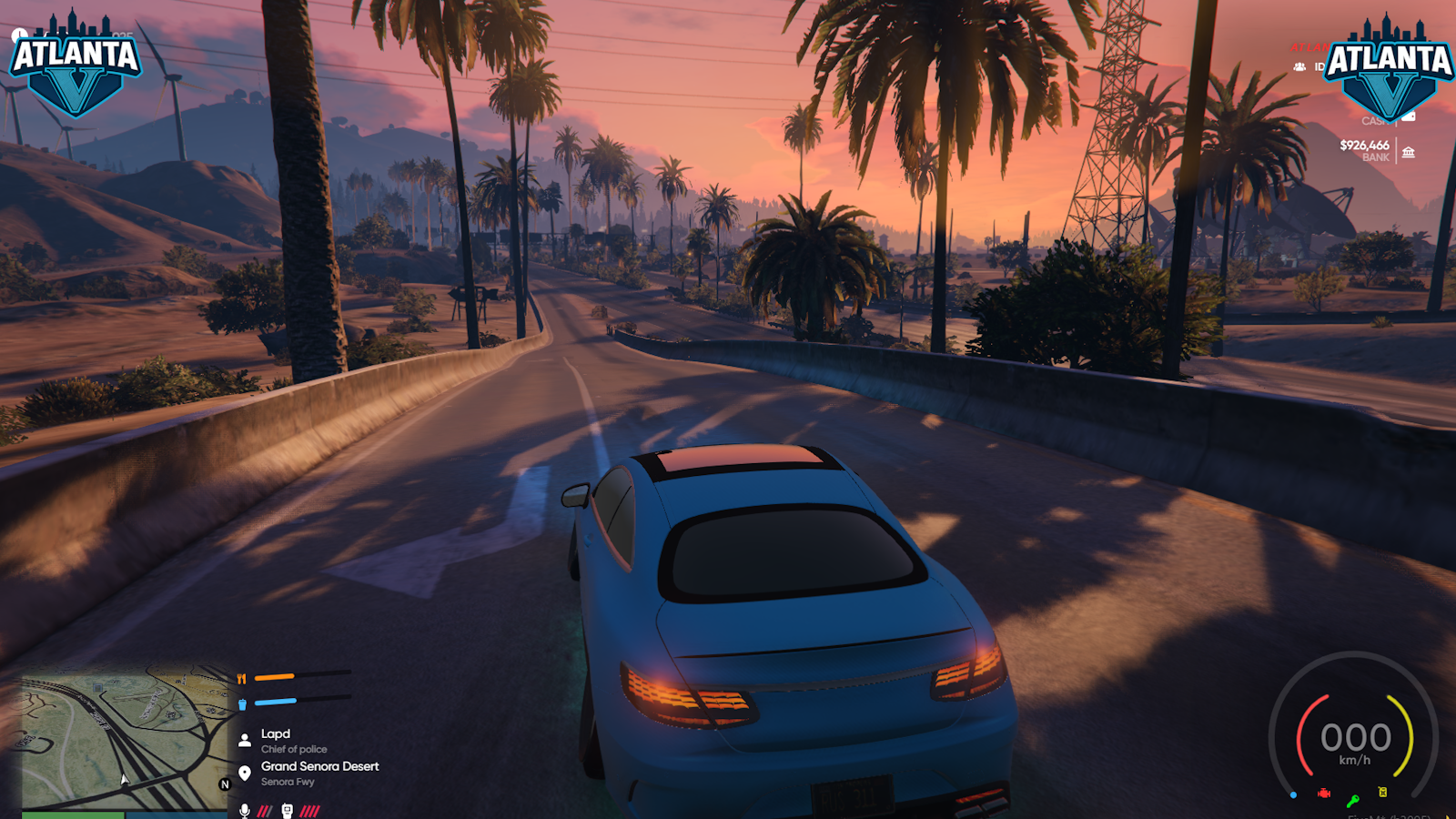Click the yellow fuel can icon
1456x819 pixels.
pyautogui.click(x=1382, y=792)
